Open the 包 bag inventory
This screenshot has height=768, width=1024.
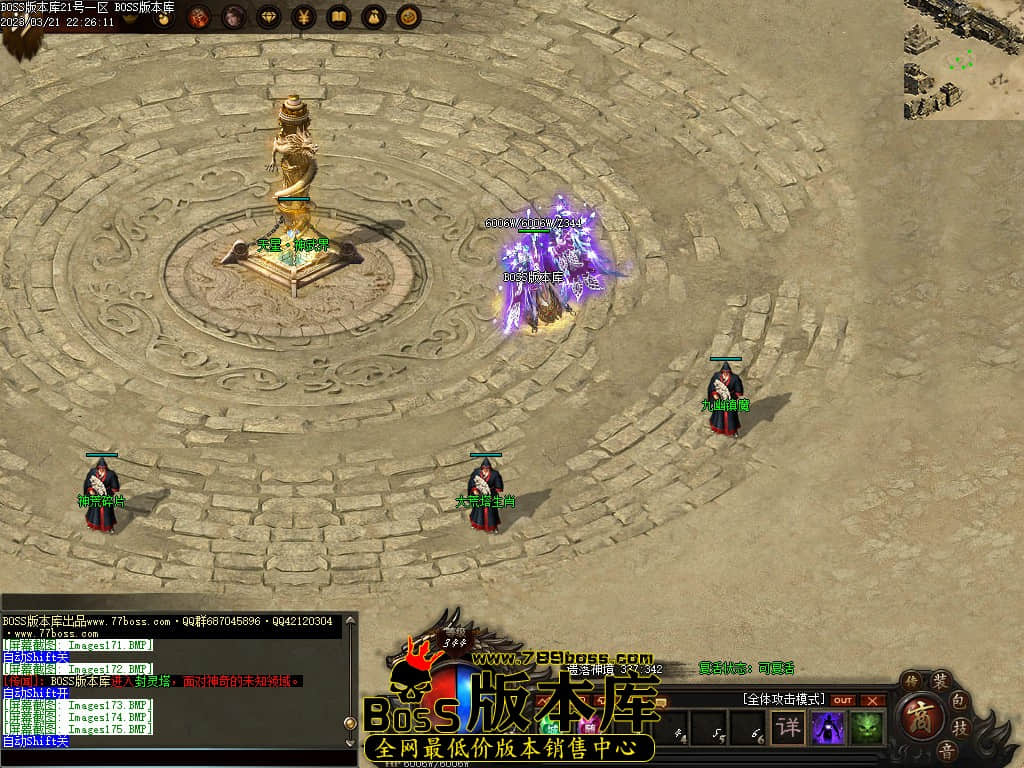tap(959, 699)
